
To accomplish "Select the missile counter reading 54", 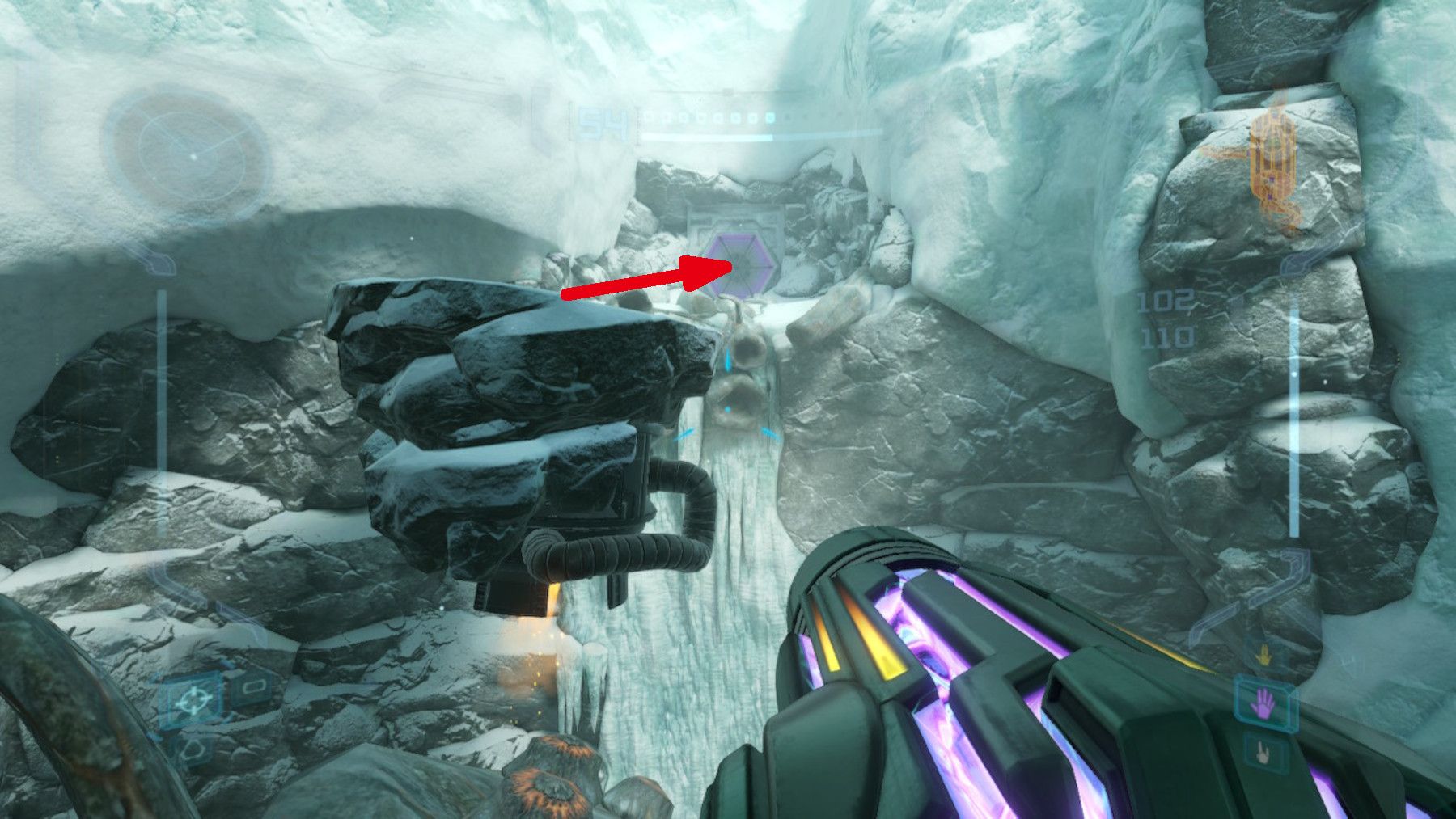I will pyautogui.click(x=603, y=121).
